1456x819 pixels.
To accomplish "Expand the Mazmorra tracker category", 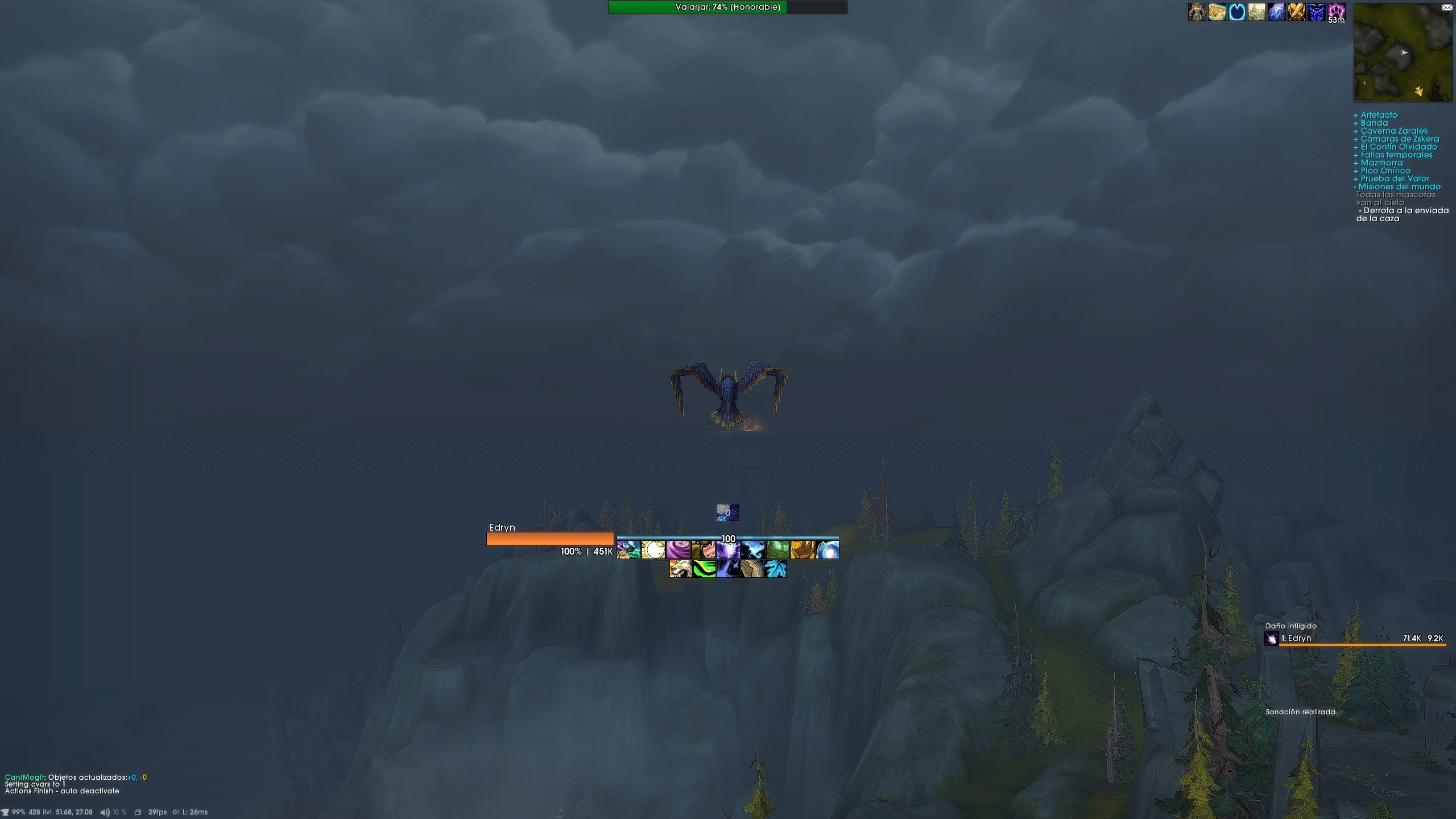I will pyautogui.click(x=1379, y=163).
